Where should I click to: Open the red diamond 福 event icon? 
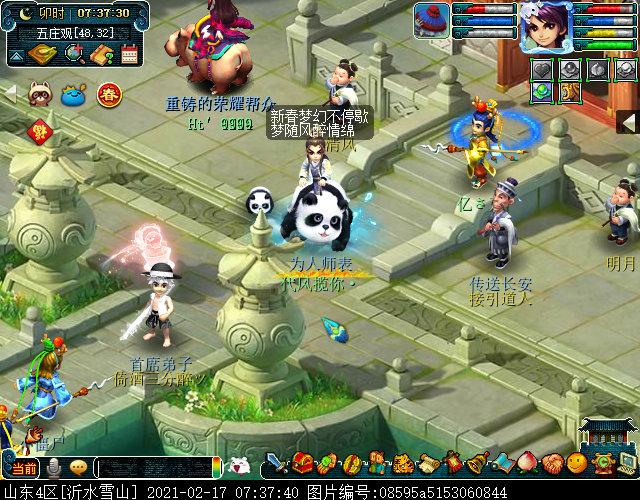(41, 130)
